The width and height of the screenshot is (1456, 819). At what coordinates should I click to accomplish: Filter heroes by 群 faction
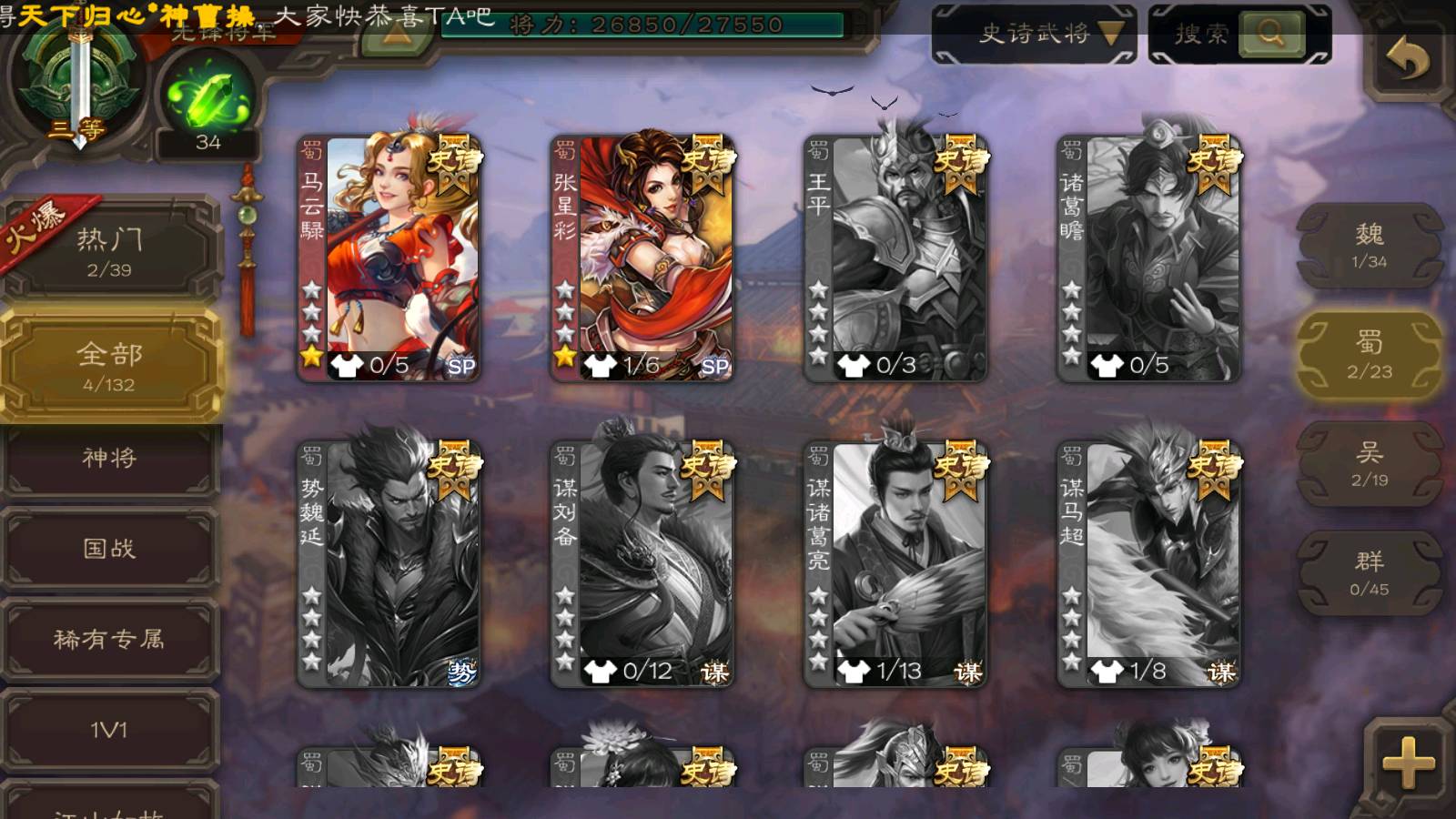(x=1369, y=573)
